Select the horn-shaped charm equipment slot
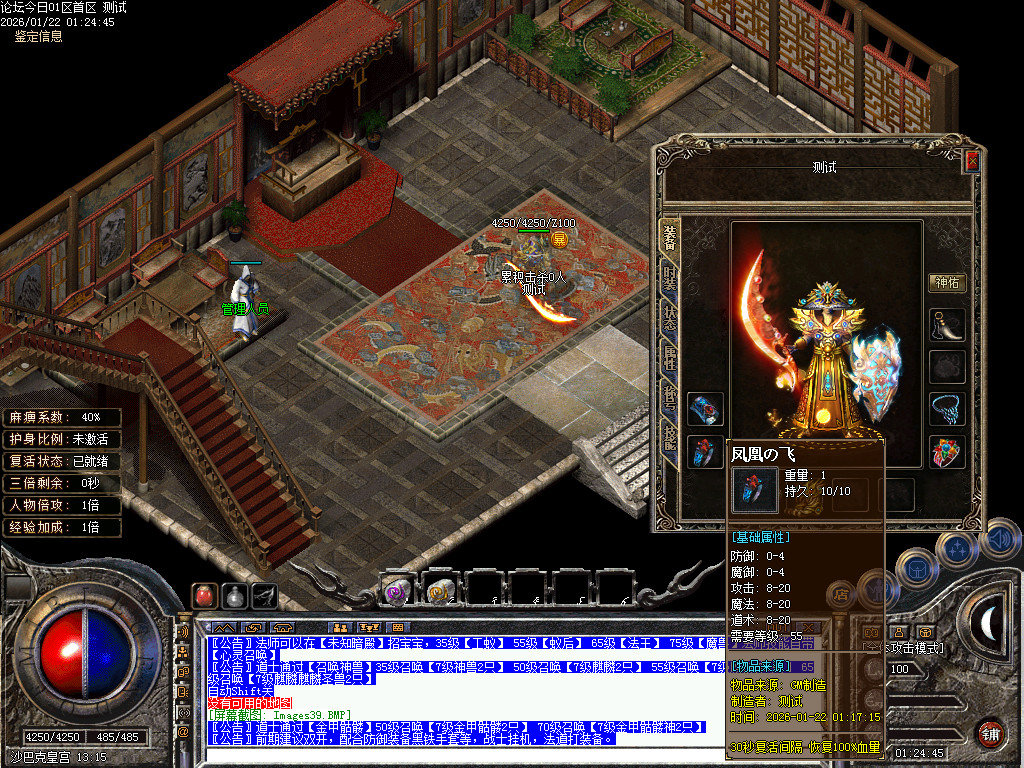 click(947, 325)
